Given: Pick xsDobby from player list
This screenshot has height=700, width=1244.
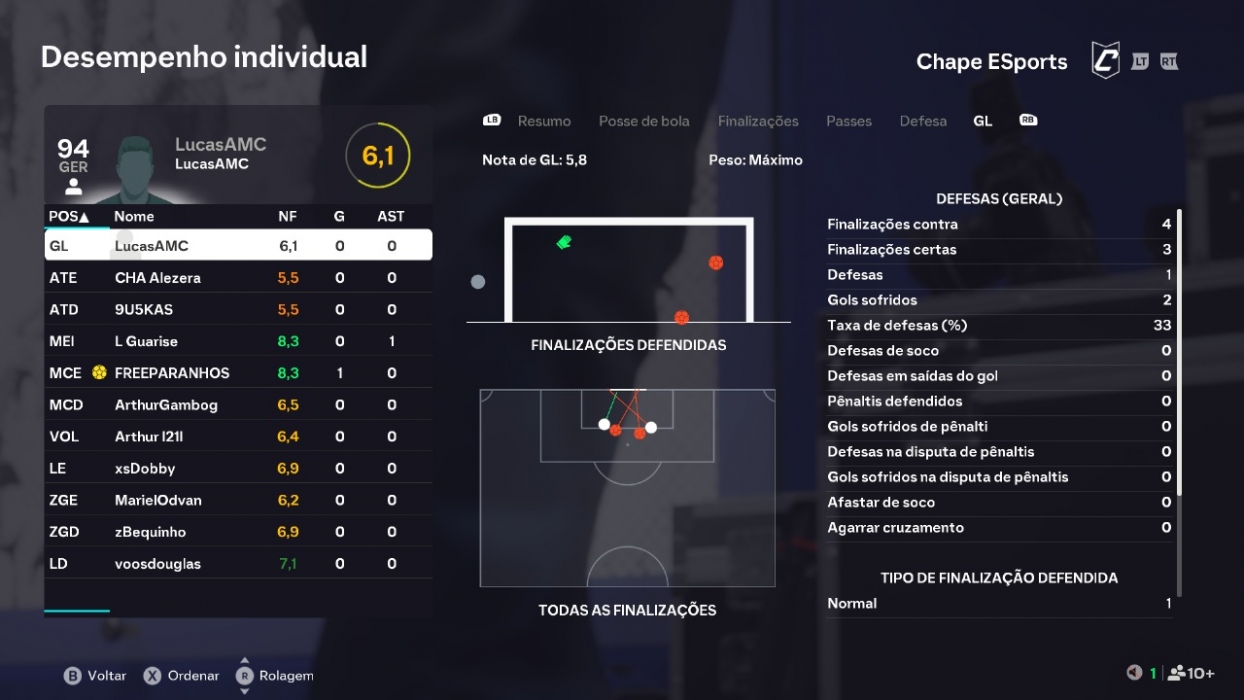Looking at the screenshot, I should (x=238, y=469).
